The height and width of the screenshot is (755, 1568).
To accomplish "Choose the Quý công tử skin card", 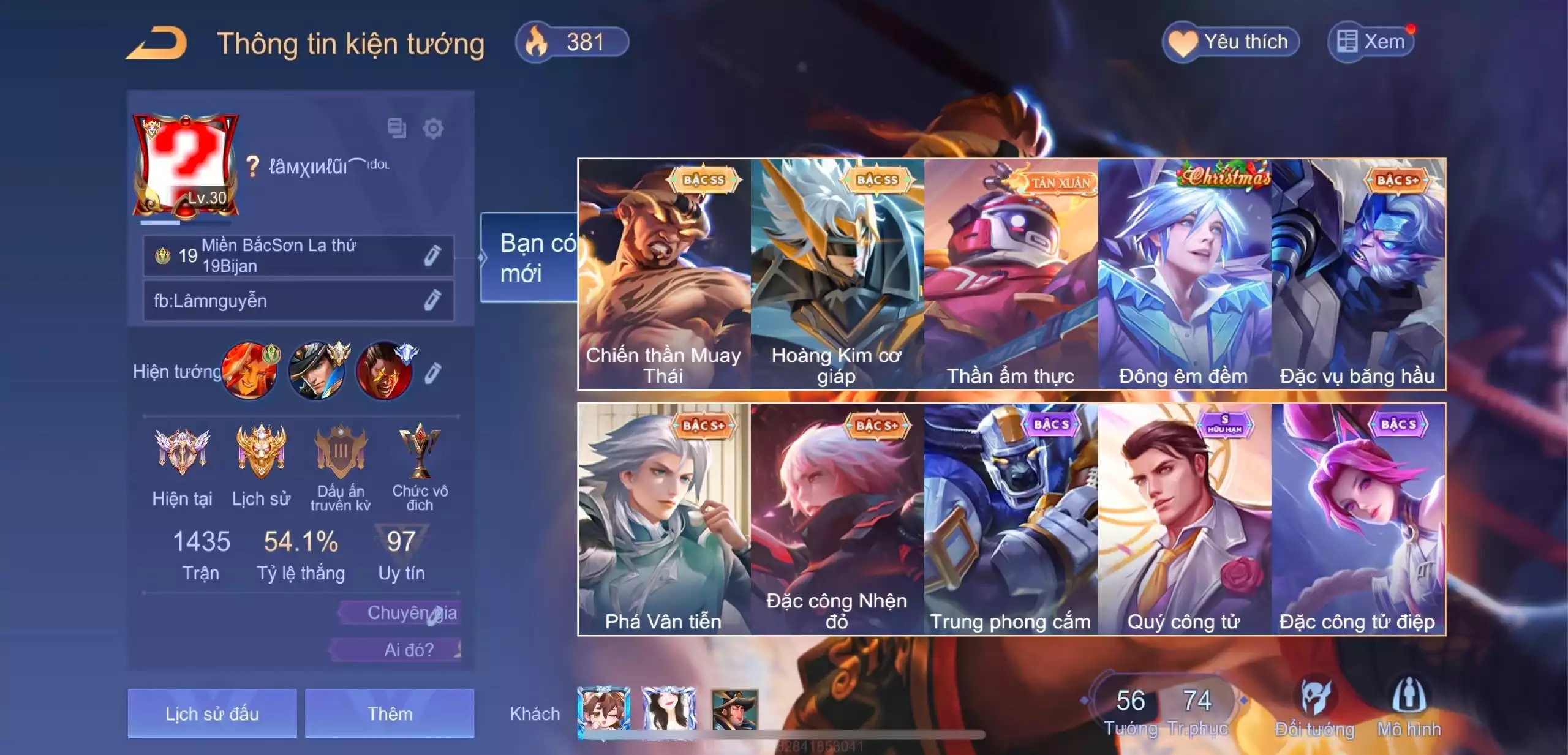I will click(1184, 519).
